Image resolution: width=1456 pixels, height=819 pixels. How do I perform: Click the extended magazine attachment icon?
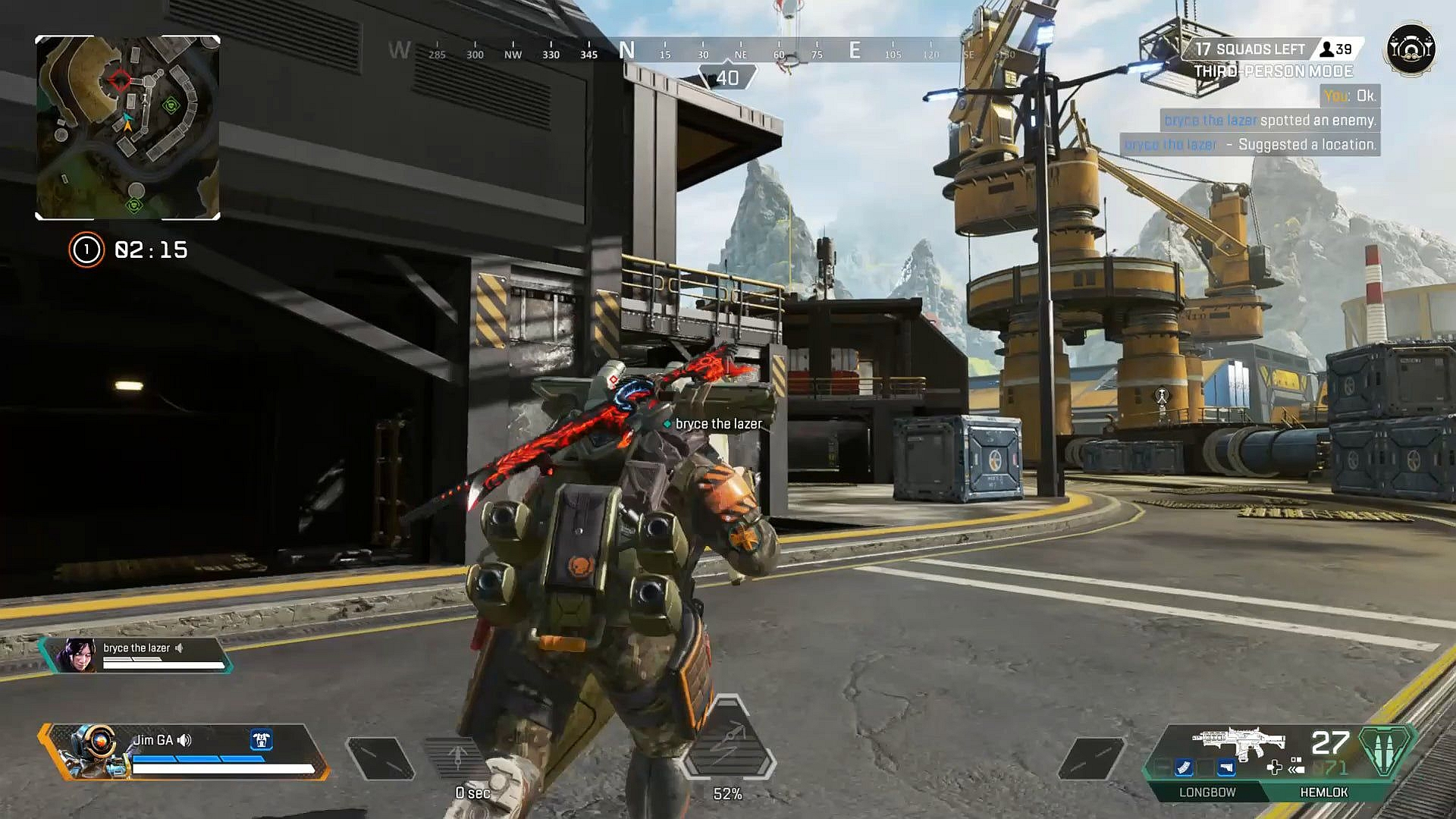1185,769
